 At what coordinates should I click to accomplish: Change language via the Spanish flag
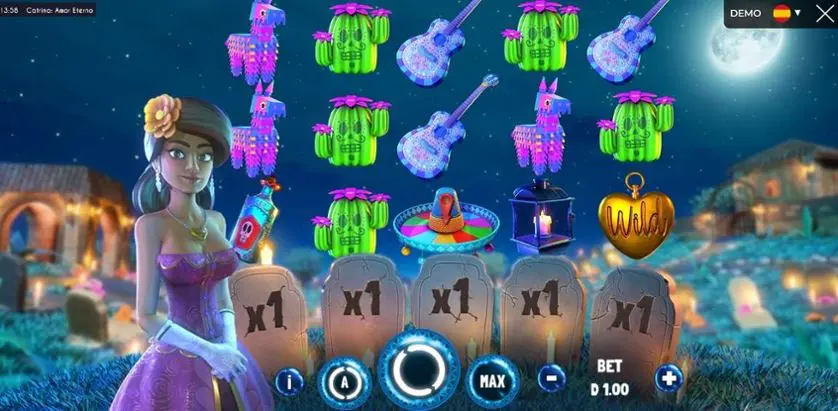click(781, 14)
